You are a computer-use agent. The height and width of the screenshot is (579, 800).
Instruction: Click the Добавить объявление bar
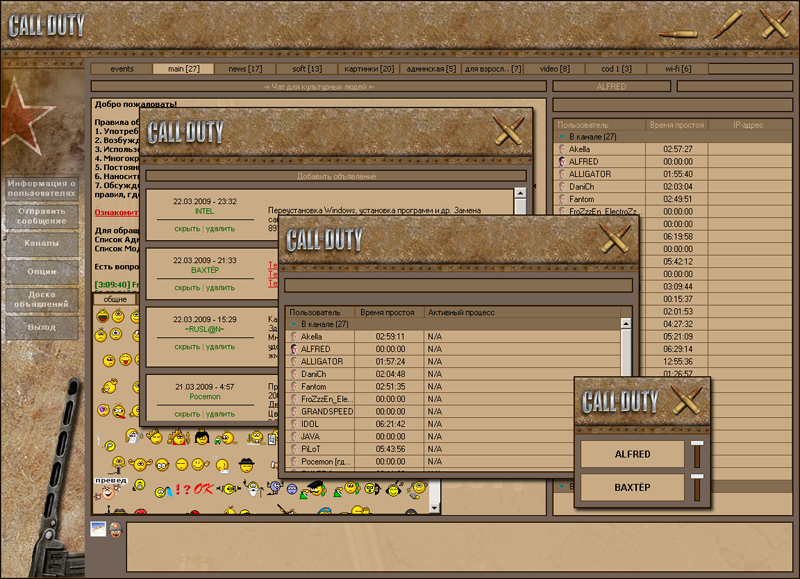pyautogui.click(x=336, y=176)
